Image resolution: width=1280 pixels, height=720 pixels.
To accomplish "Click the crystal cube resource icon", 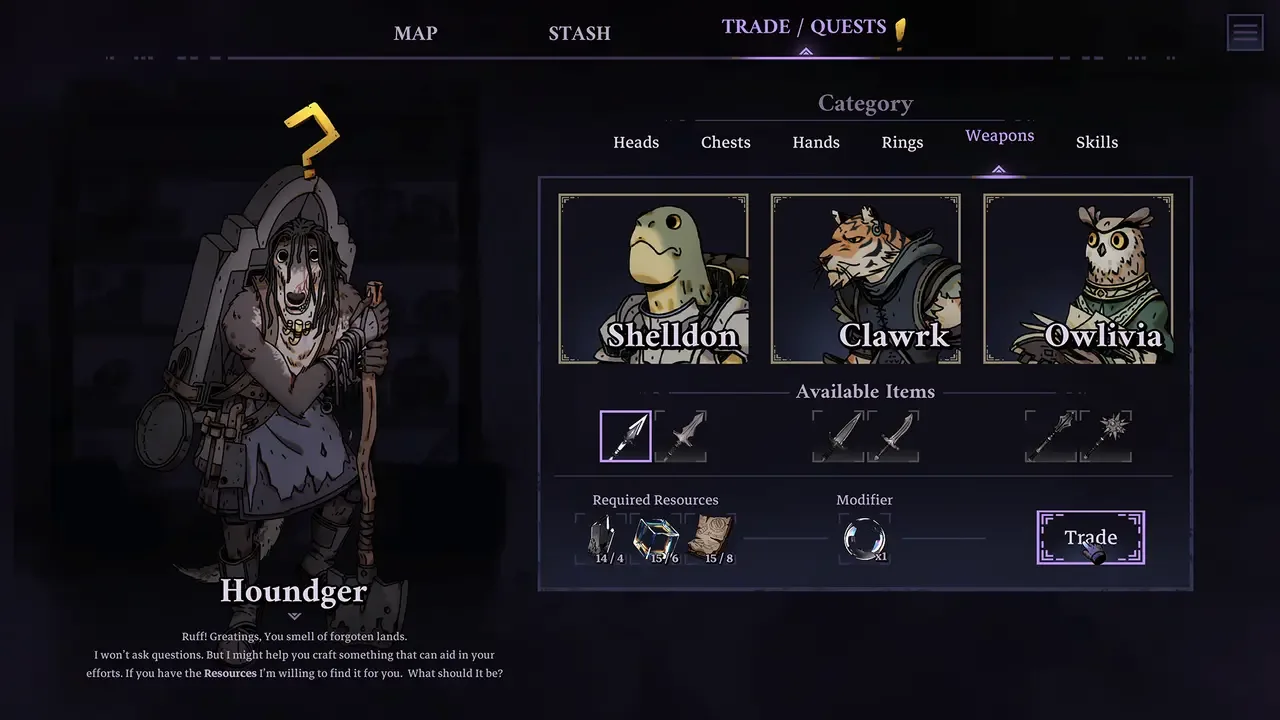I will (656, 539).
